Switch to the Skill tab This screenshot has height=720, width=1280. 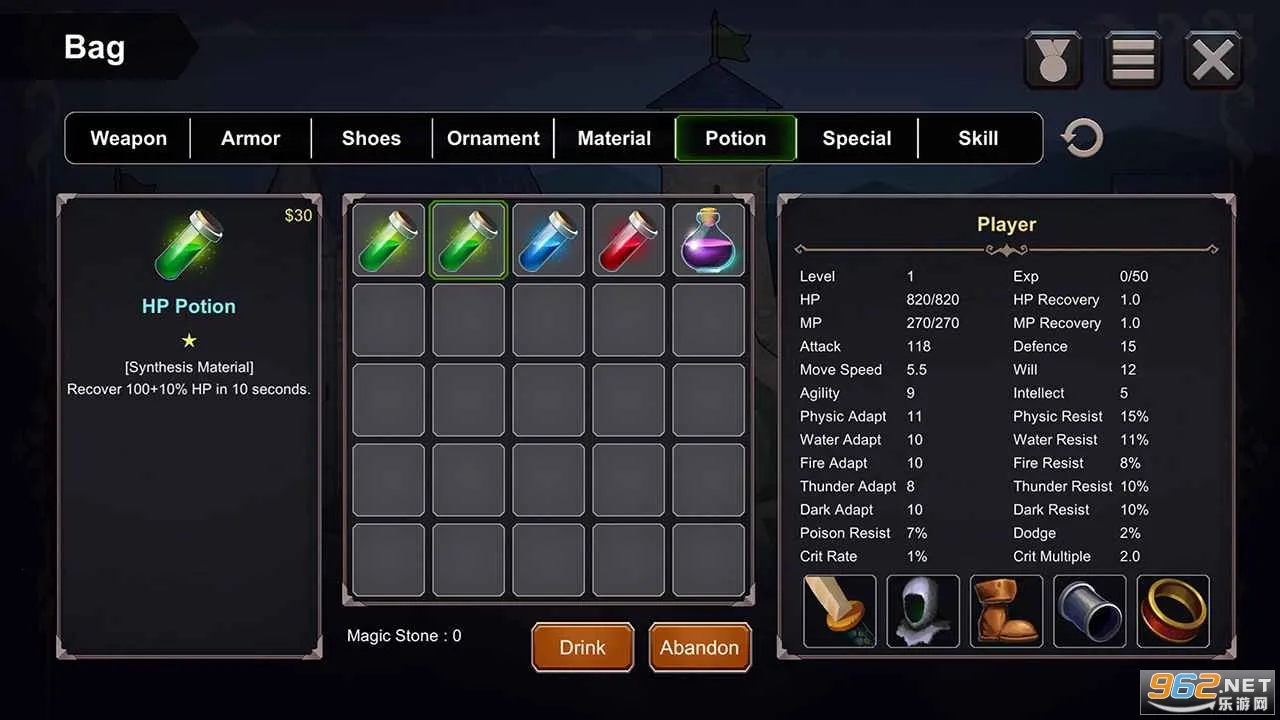tap(977, 138)
